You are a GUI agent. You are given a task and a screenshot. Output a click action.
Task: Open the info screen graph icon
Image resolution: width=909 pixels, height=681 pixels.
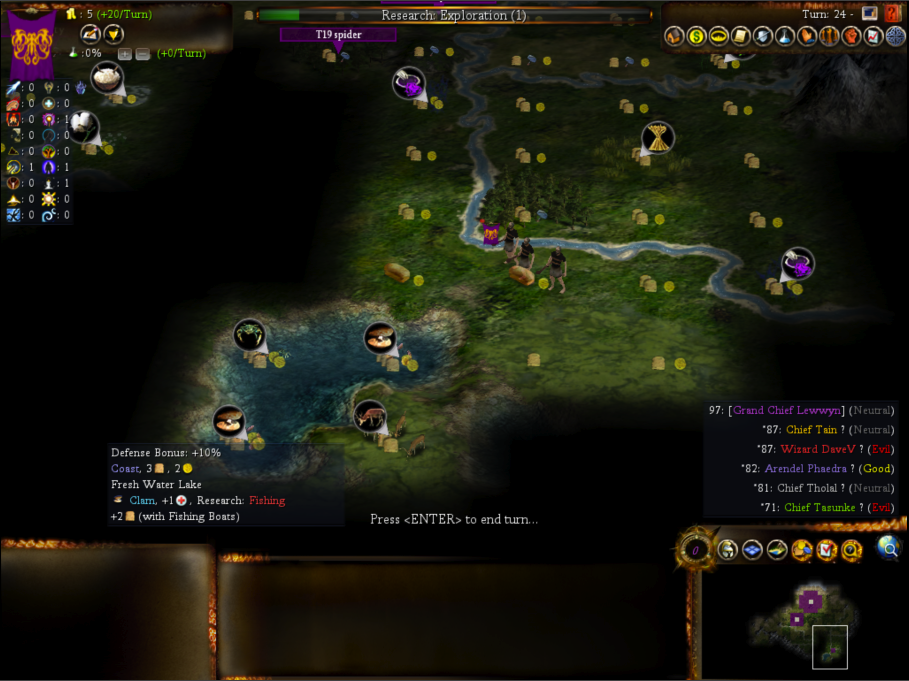(873, 37)
